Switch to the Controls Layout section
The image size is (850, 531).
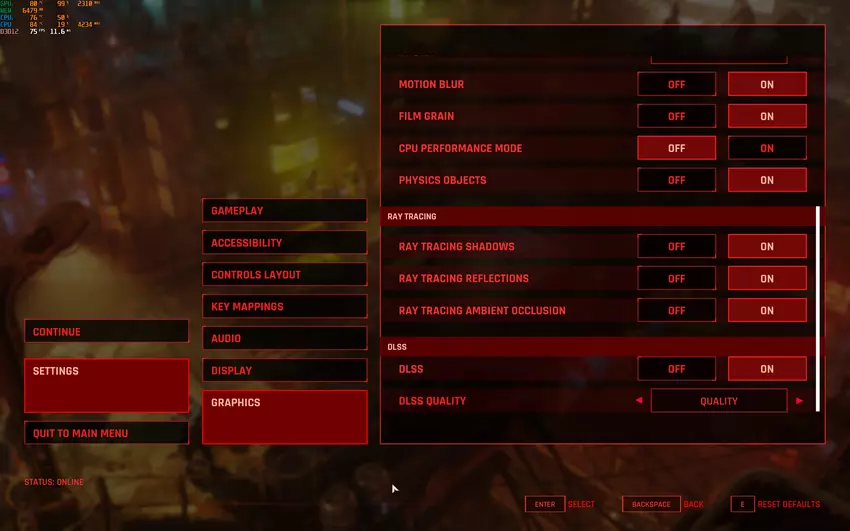click(x=284, y=275)
